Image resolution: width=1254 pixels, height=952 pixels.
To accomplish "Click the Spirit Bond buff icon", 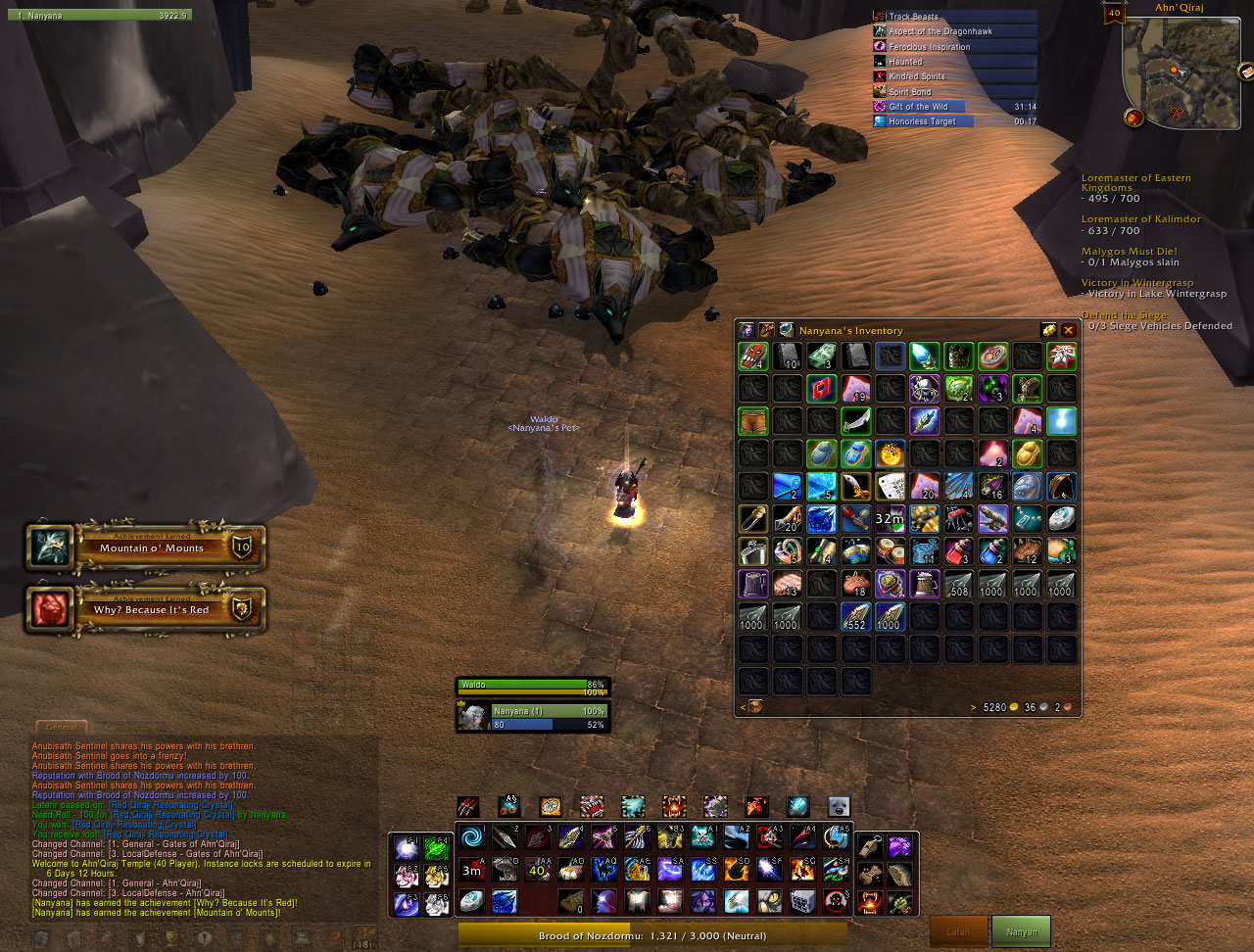I will 879,91.
